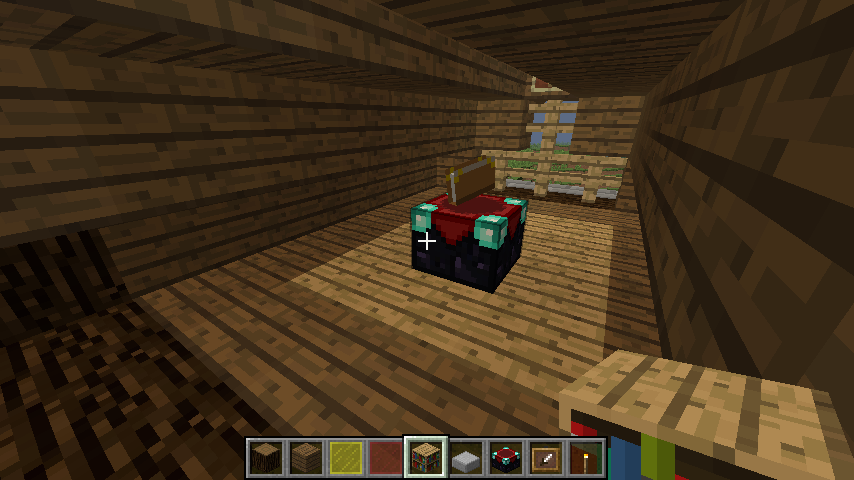Select the yellow stained glass slot
The image size is (854, 480).
pyautogui.click(x=346, y=458)
